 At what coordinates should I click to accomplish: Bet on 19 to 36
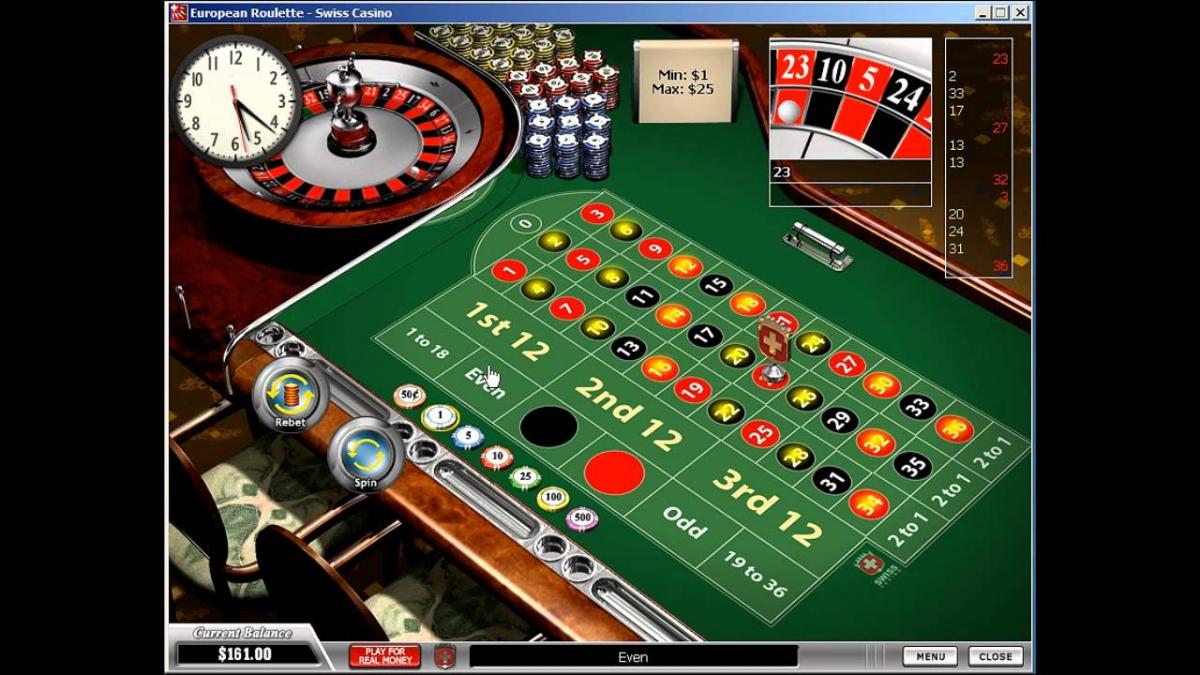tap(755, 573)
